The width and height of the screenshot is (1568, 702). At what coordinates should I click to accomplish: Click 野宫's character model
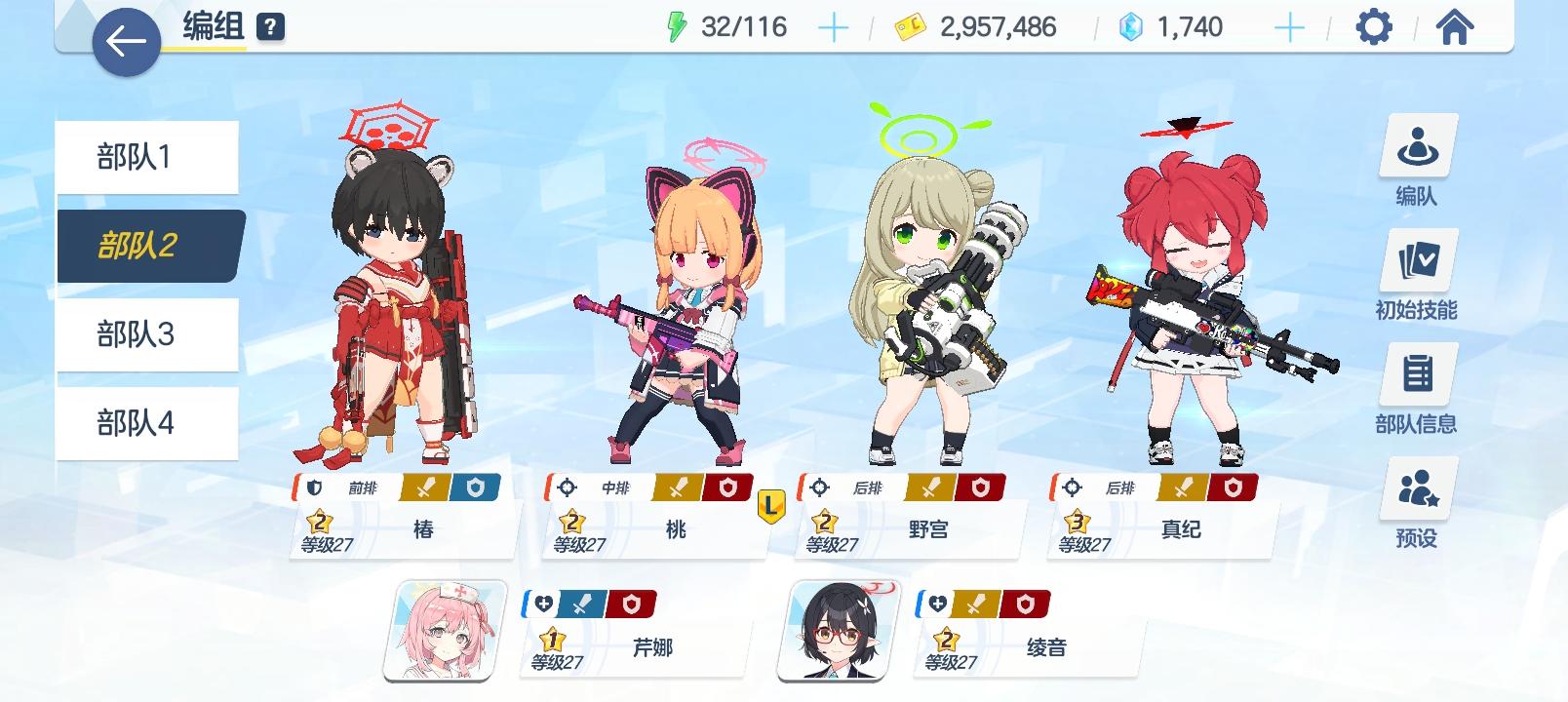[921, 292]
